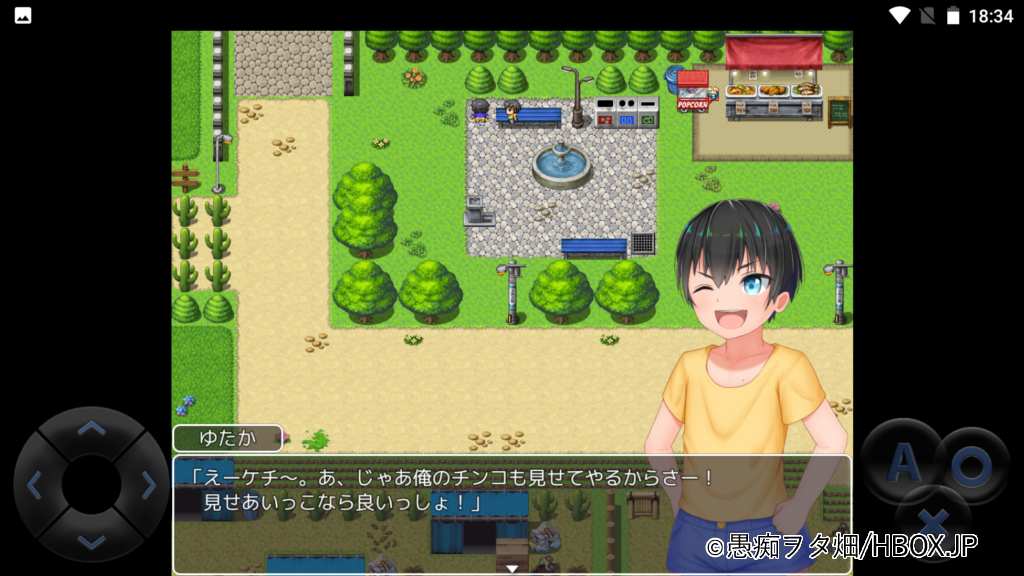Tap the right arrow on the virtual D-pad
1024x576 pixels.
[x=148, y=486]
